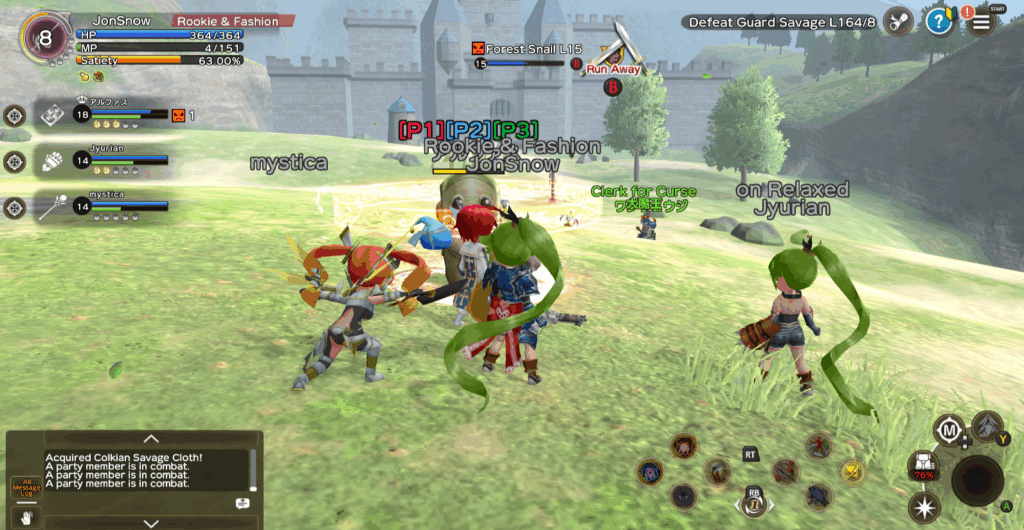Open the chat speech bubble input

pyautogui.click(x=242, y=503)
